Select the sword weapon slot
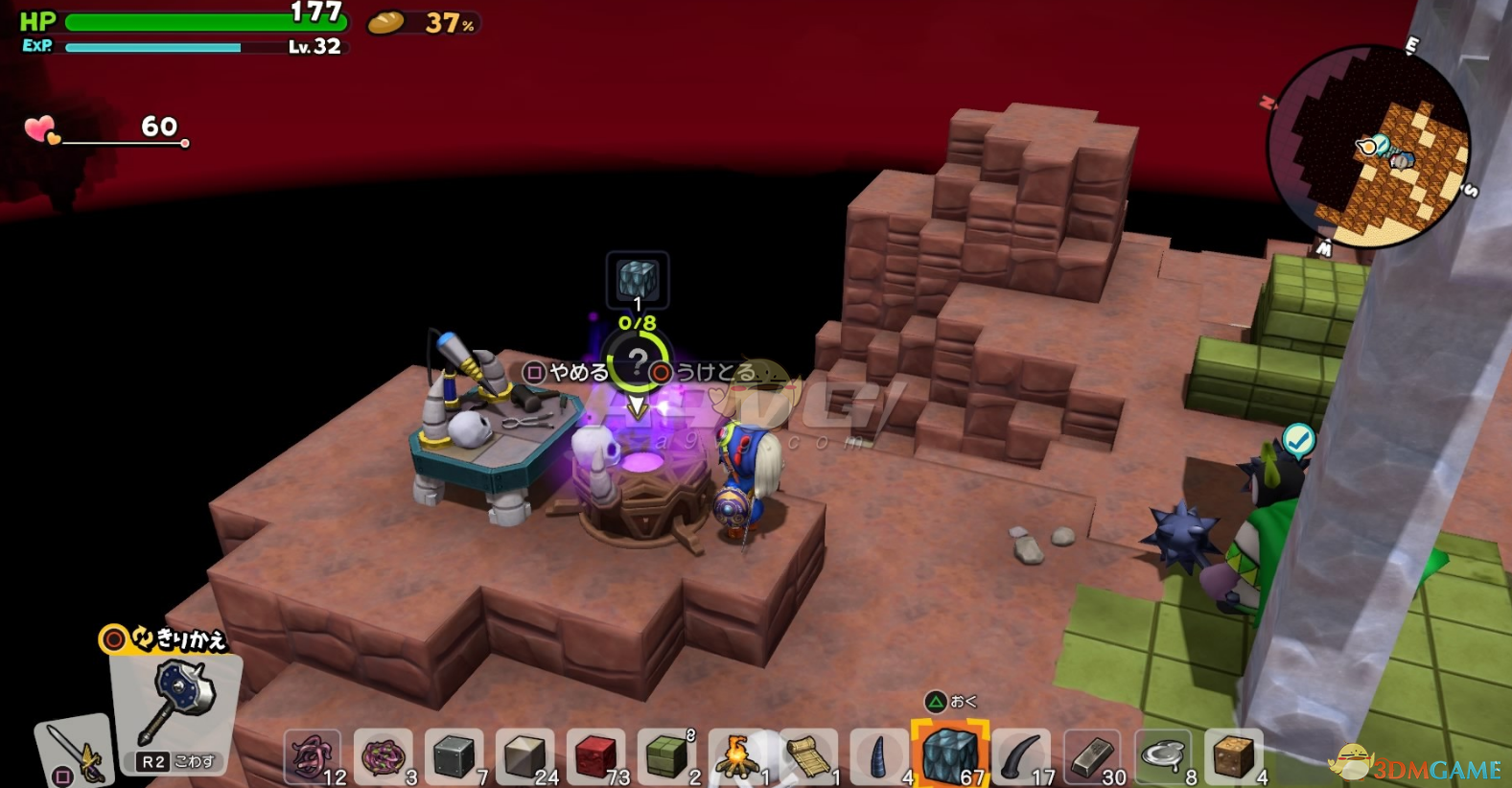 click(x=74, y=753)
